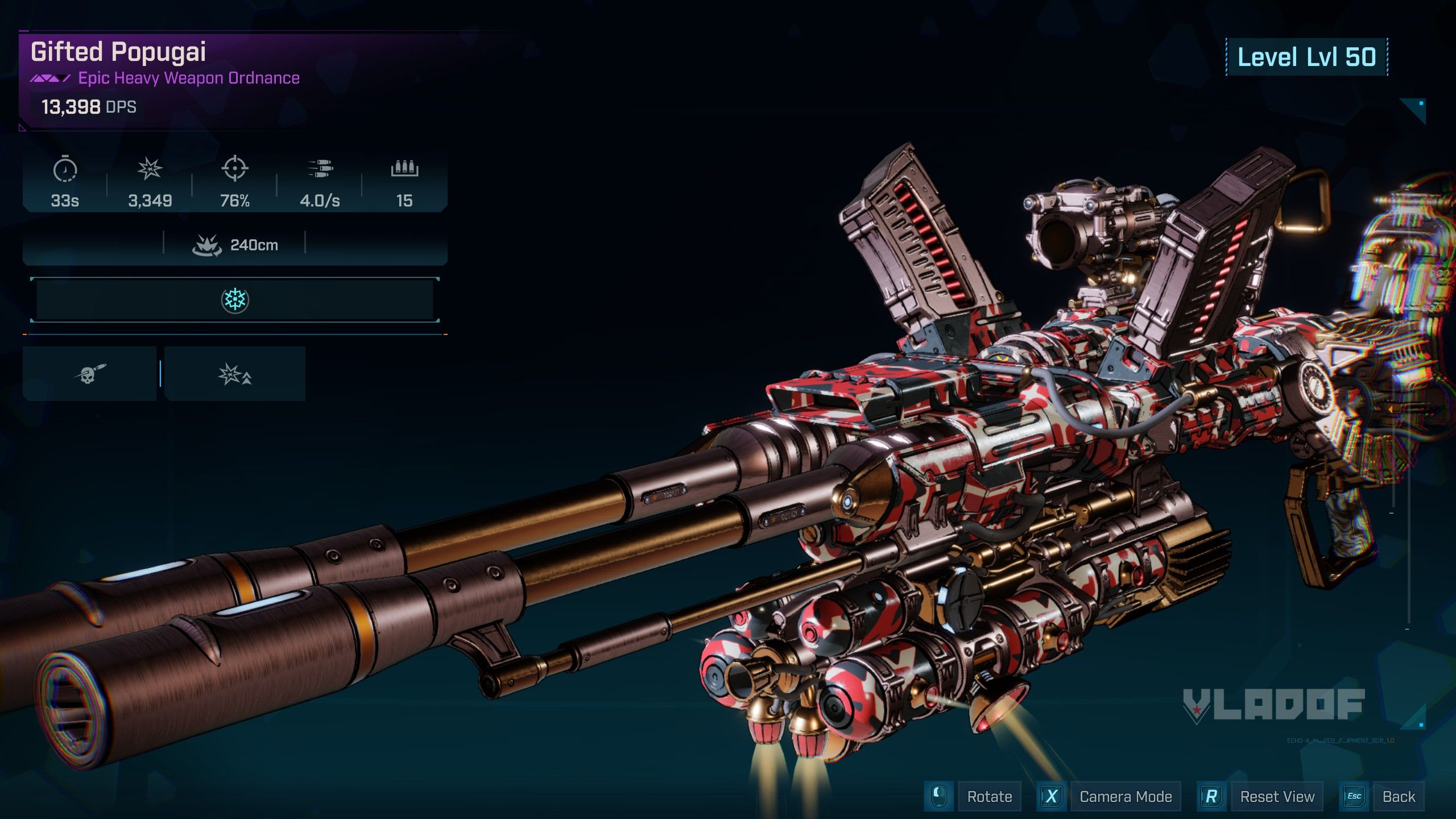1456x819 pixels.
Task: Inspect the cryo snowflake element icon
Action: click(x=235, y=300)
